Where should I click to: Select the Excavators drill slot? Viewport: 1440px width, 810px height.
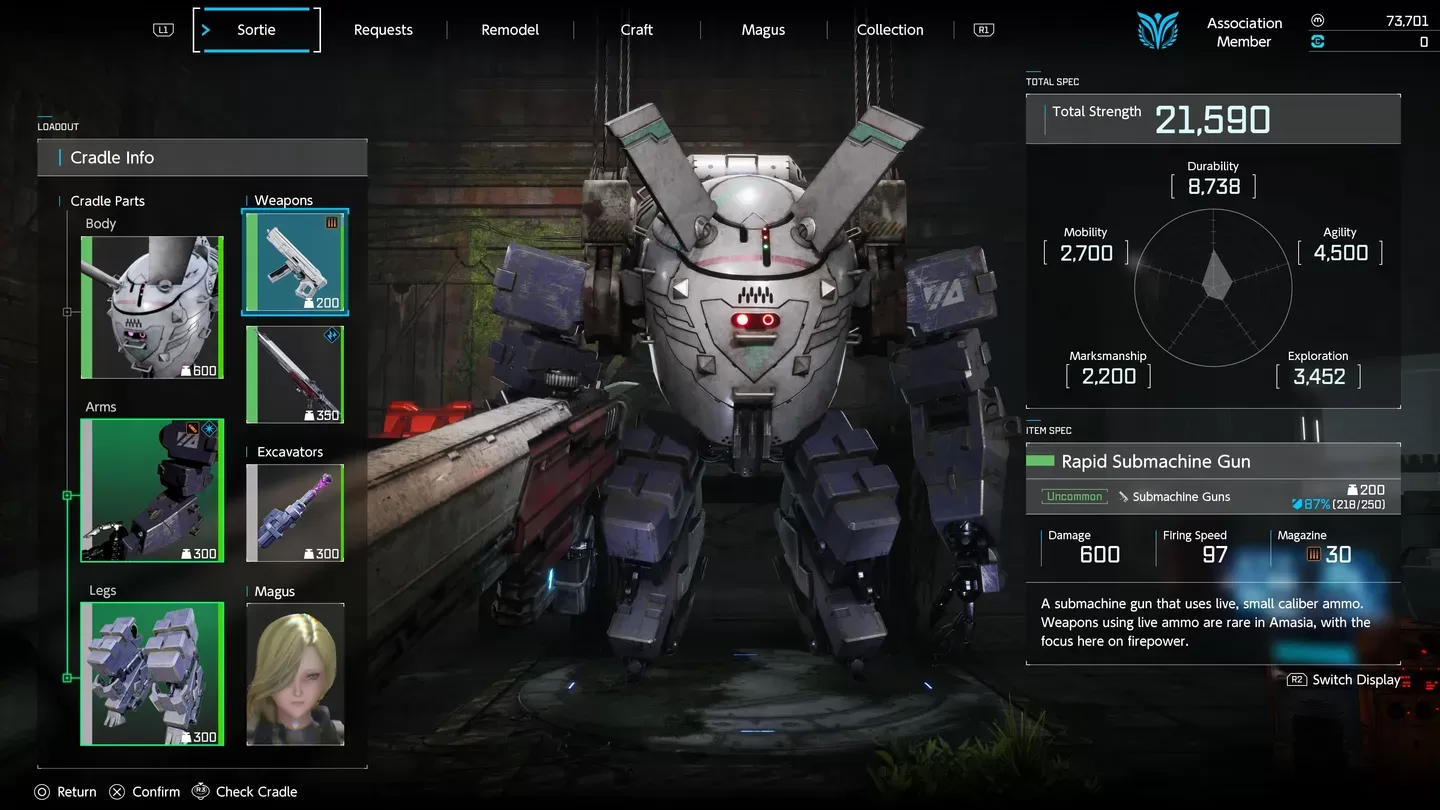click(295, 513)
